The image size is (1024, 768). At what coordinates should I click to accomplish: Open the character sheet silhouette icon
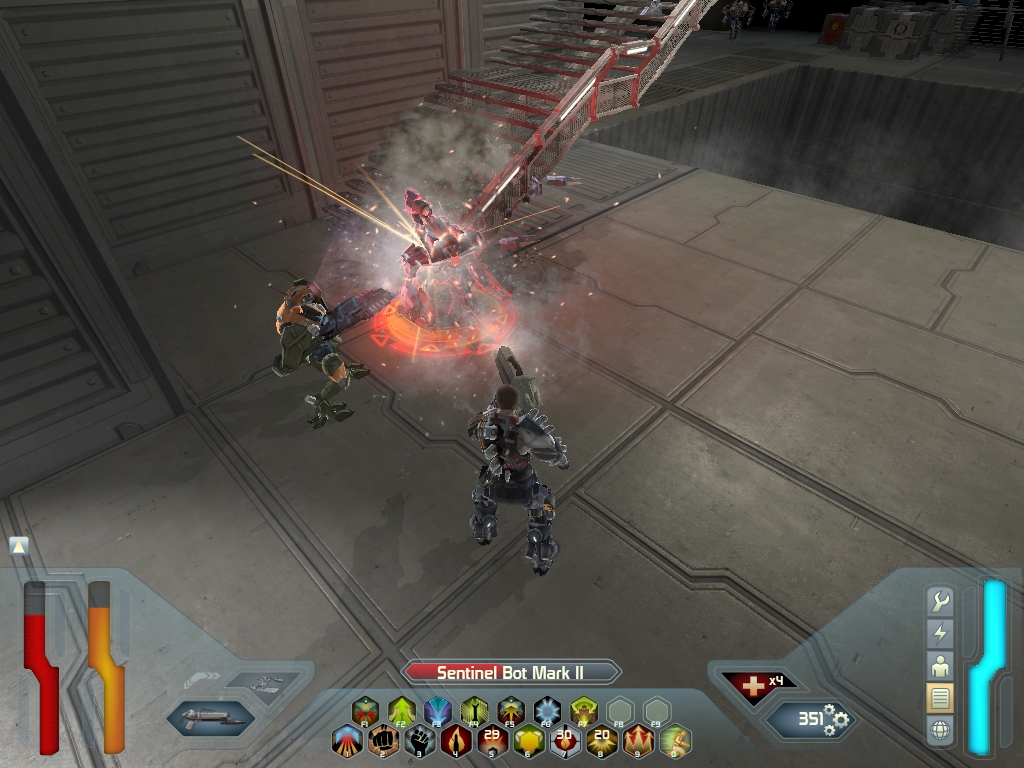940,665
